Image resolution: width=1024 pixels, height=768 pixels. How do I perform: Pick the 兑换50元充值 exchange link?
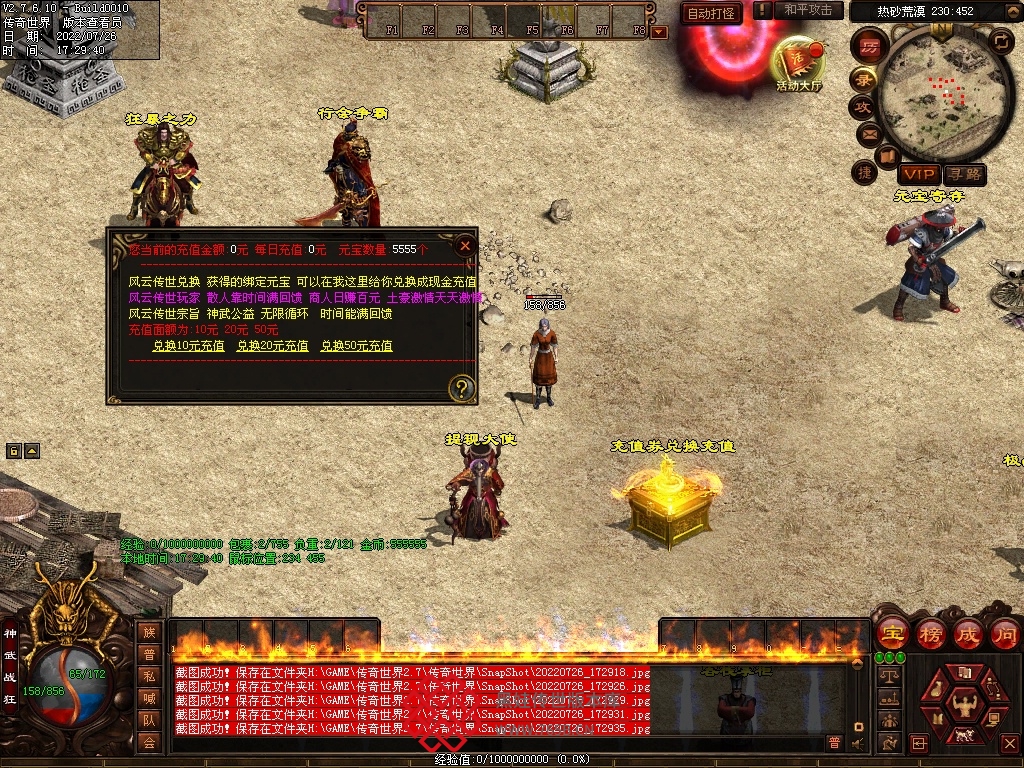coord(356,346)
